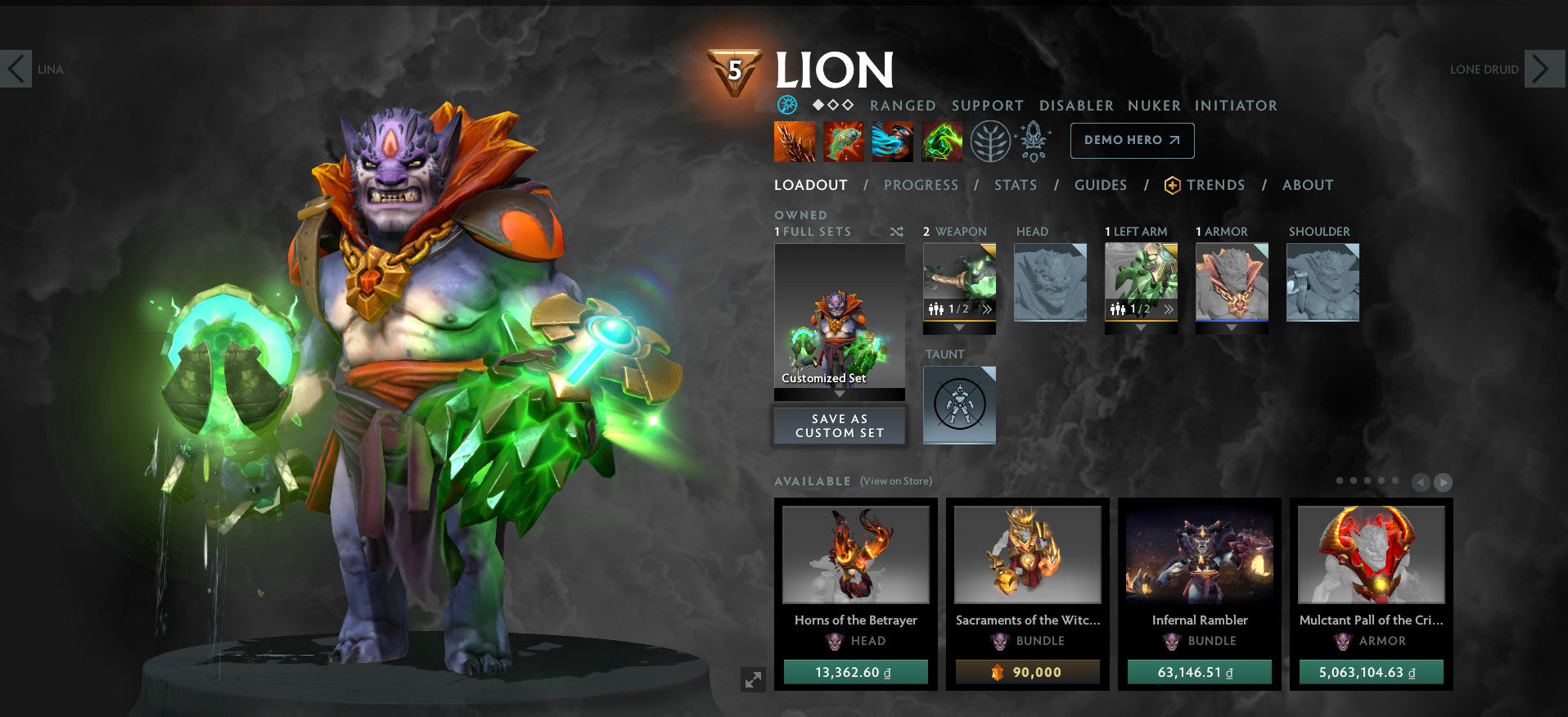
Task: Open the Taunt slot
Action: 959,404
